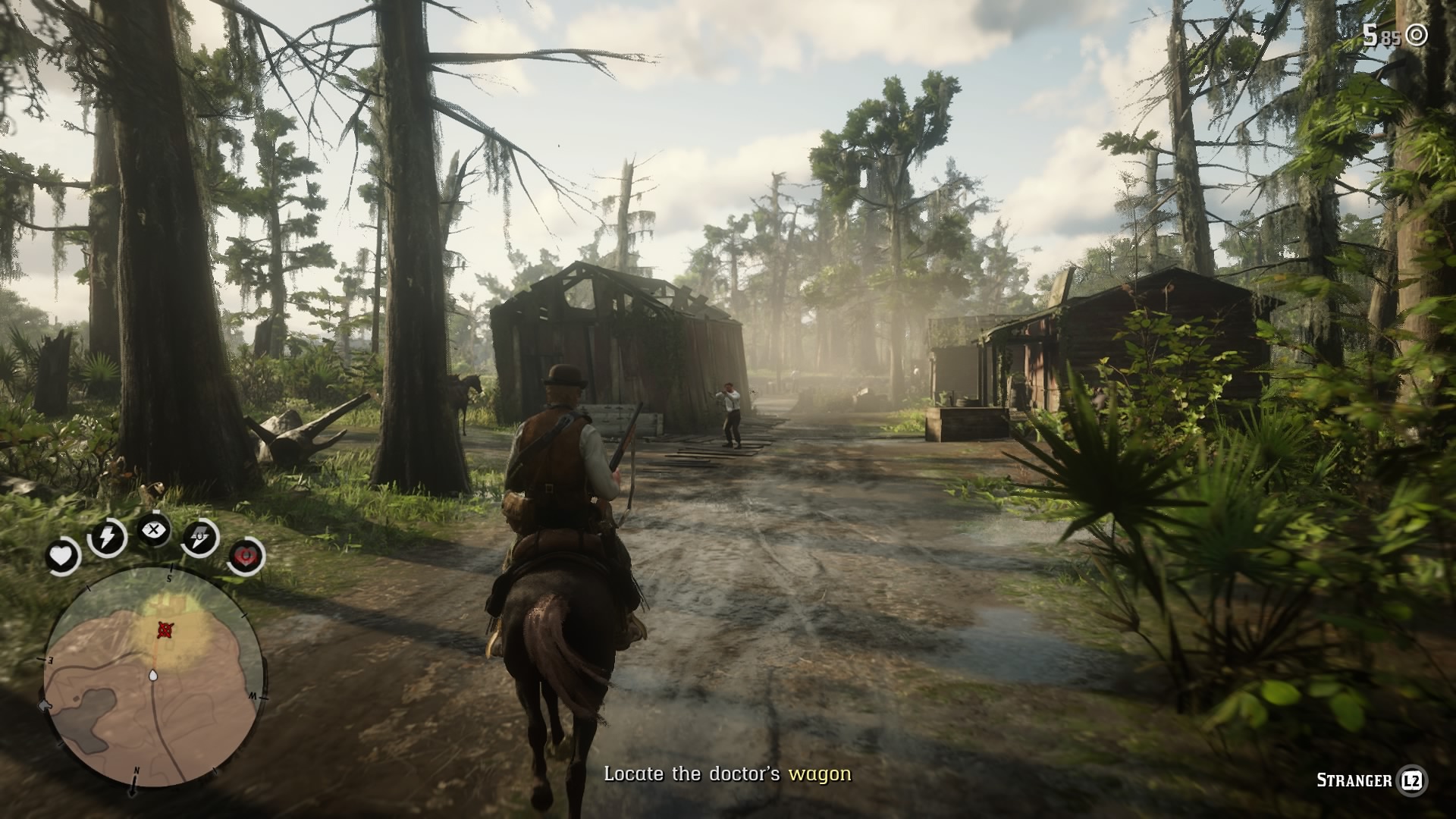Click the Dead Eye target icon beside the money counter
This screenshot has height=819, width=1456.
click(1417, 33)
